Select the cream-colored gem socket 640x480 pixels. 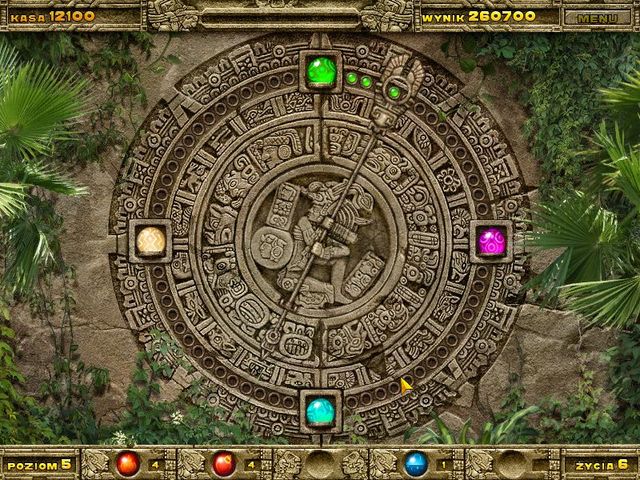[x=151, y=241]
